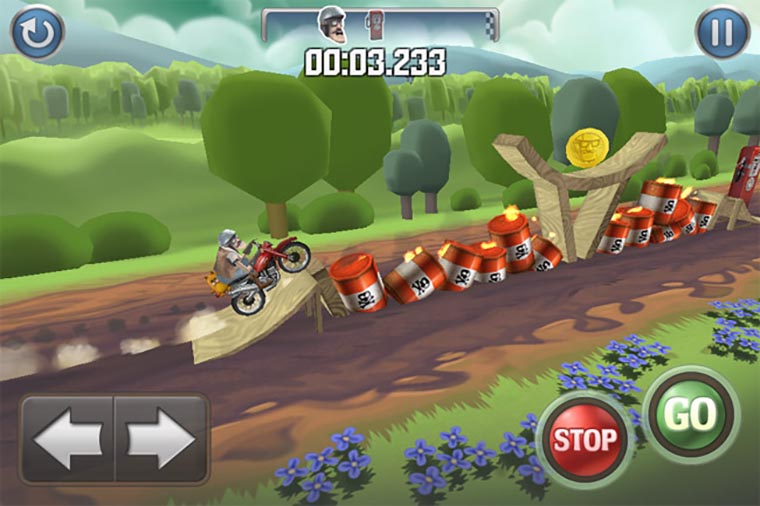Tap the green GO button
The width and height of the screenshot is (760, 506).
[691, 415]
